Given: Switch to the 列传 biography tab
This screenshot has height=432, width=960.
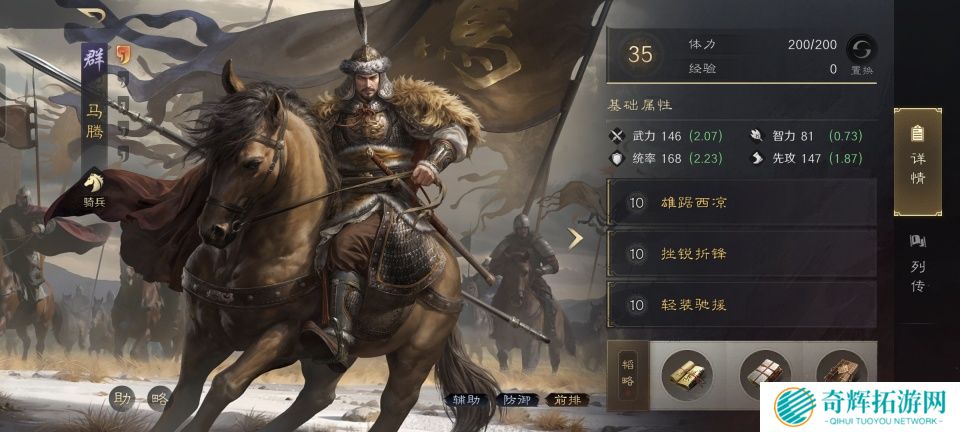Looking at the screenshot, I should coord(917,264).
